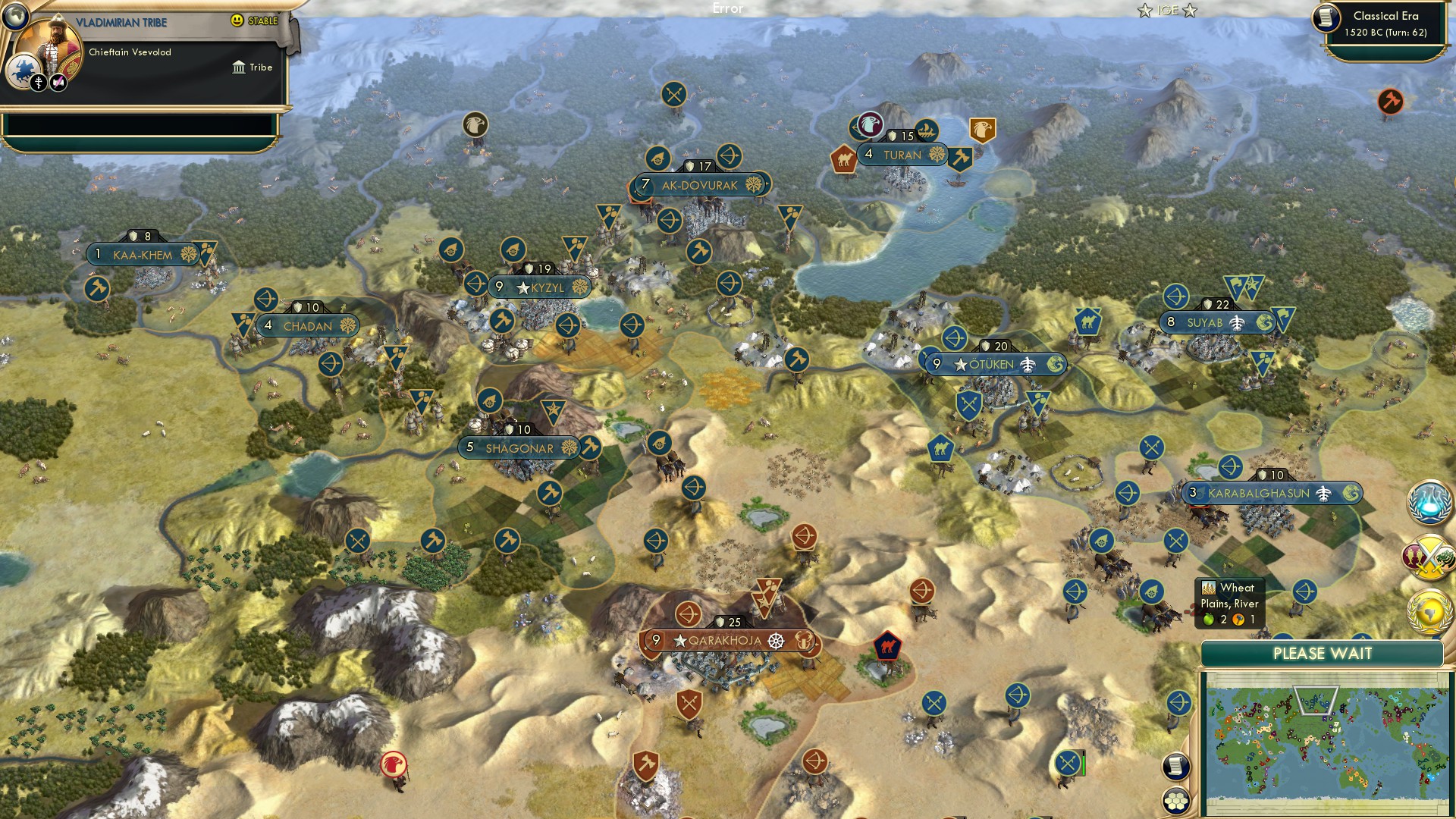Viewport: 1456px width, 819px height.
Task: Enter strategic view via the hexagon icon
Action: click(1175, 802)
